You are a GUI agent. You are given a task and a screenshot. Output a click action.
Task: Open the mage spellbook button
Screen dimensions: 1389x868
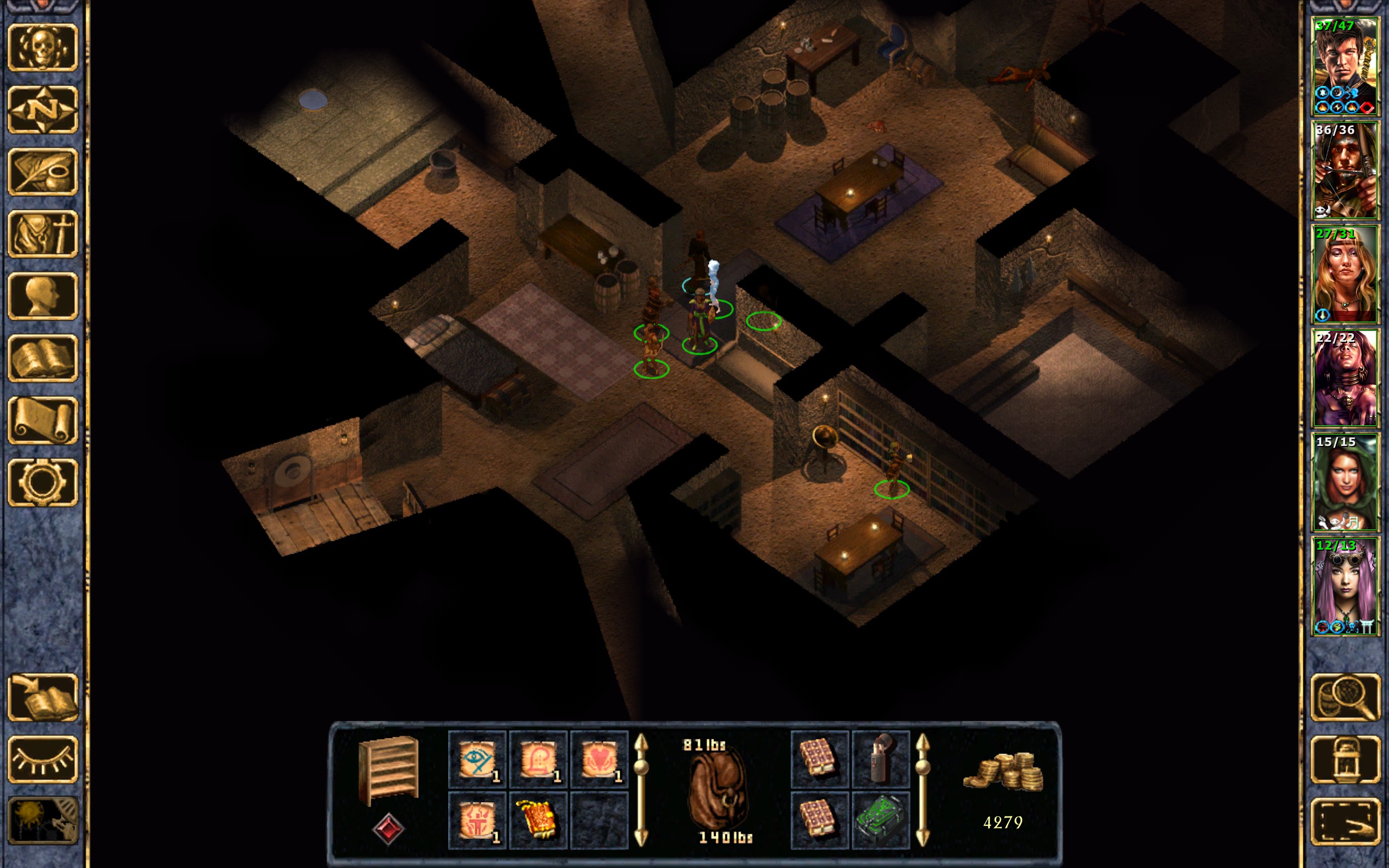42,358
